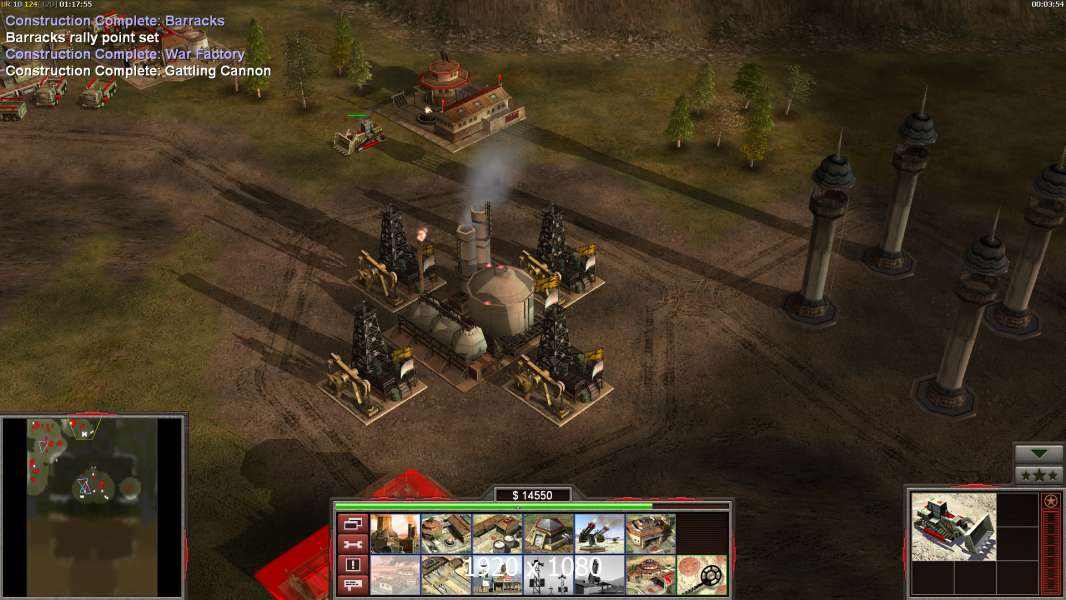Toggle the green down-arrow panel button

[1039, 454]
